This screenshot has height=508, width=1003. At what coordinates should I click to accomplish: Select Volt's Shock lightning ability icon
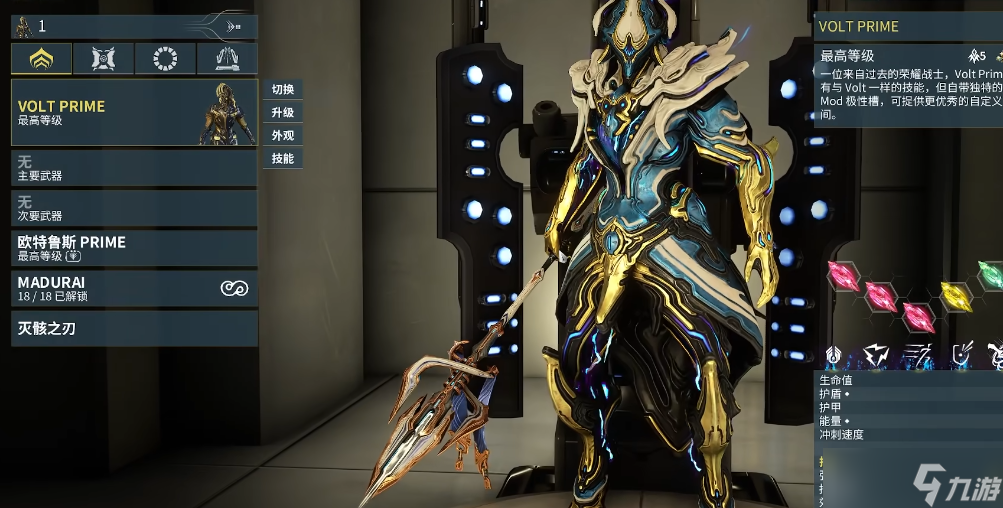point(877,353)
